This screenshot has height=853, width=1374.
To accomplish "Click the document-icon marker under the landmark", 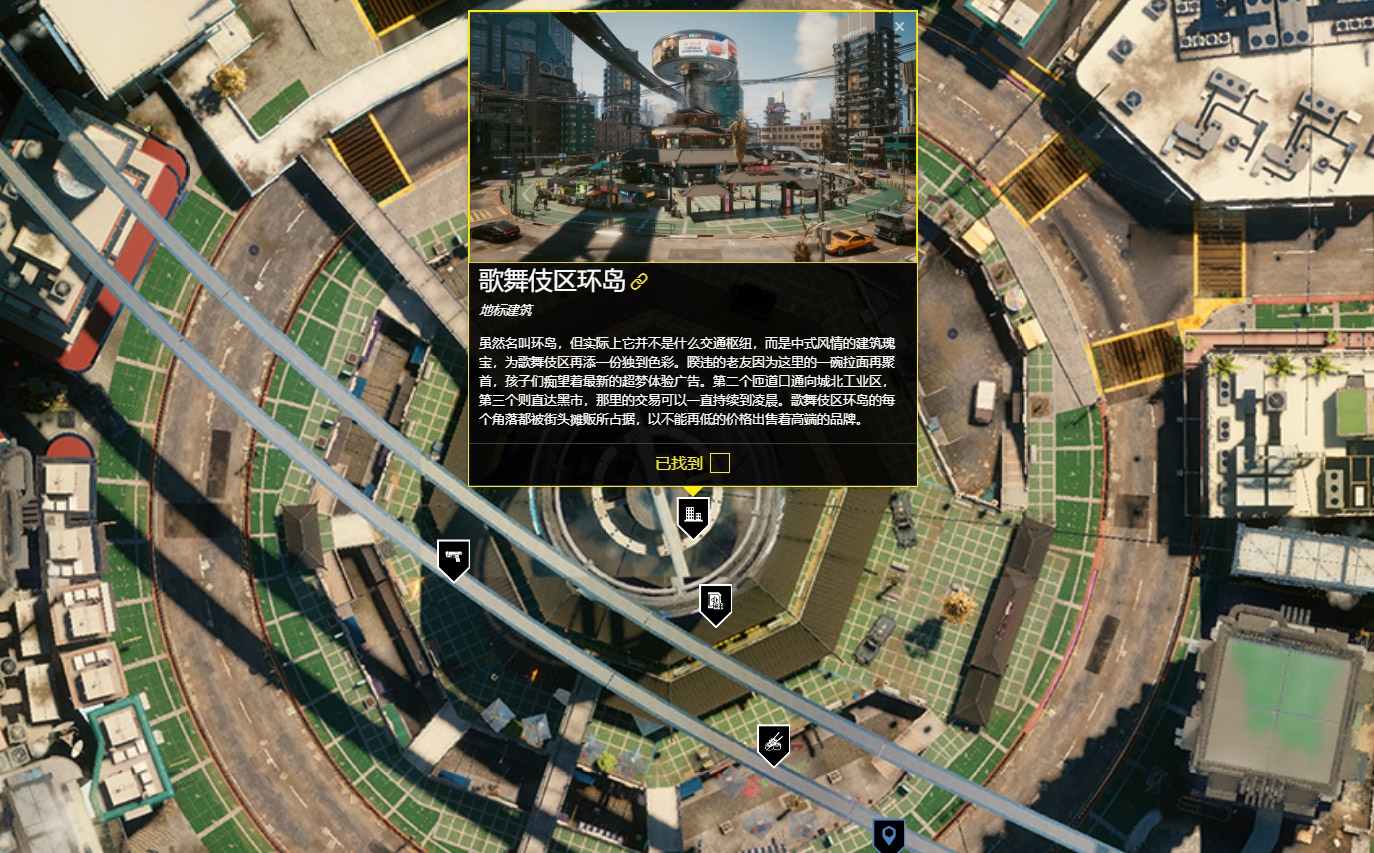I will click(x=715, y=602).
